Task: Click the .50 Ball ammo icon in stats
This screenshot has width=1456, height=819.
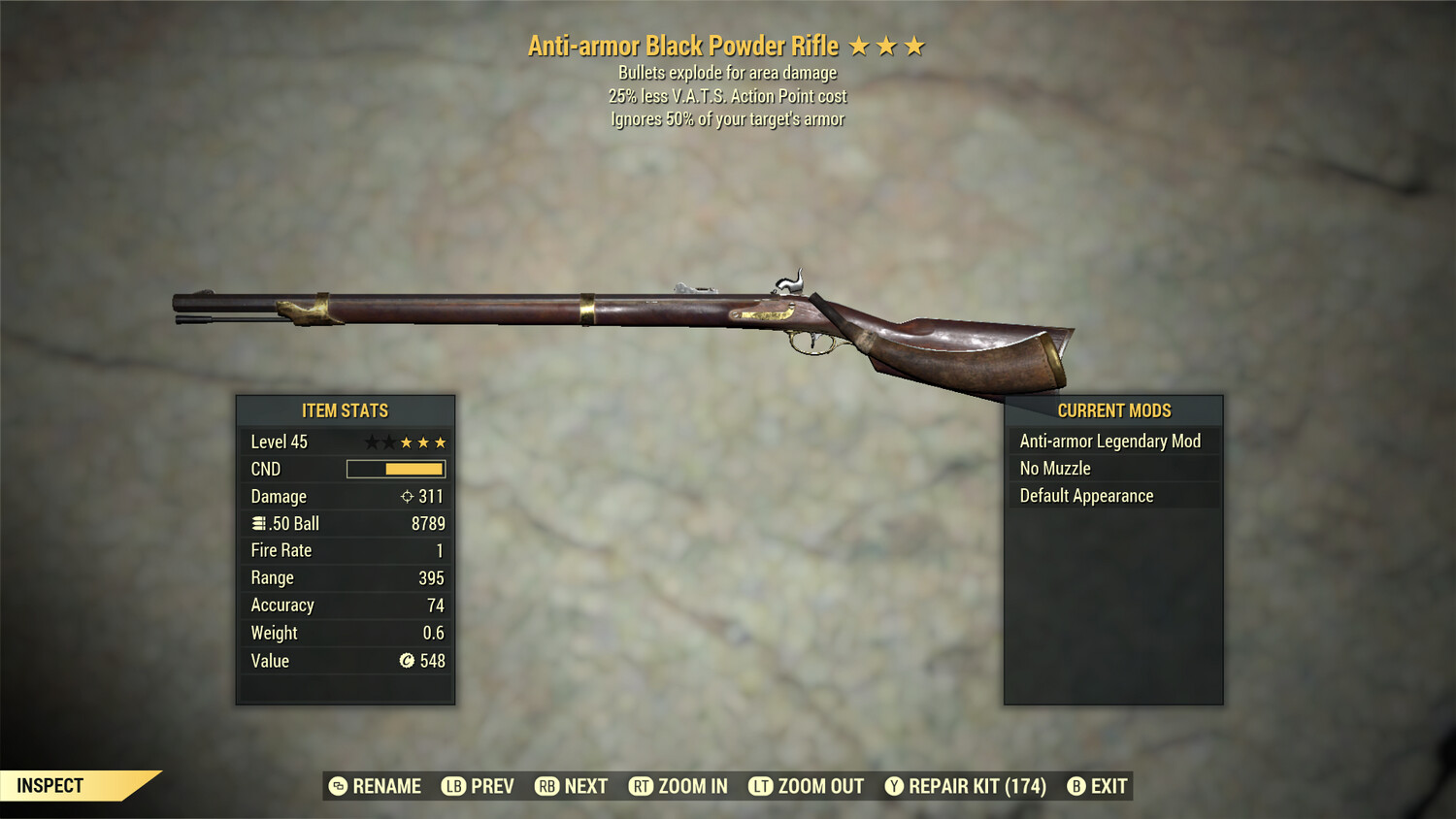Action: tap(258, 523)
